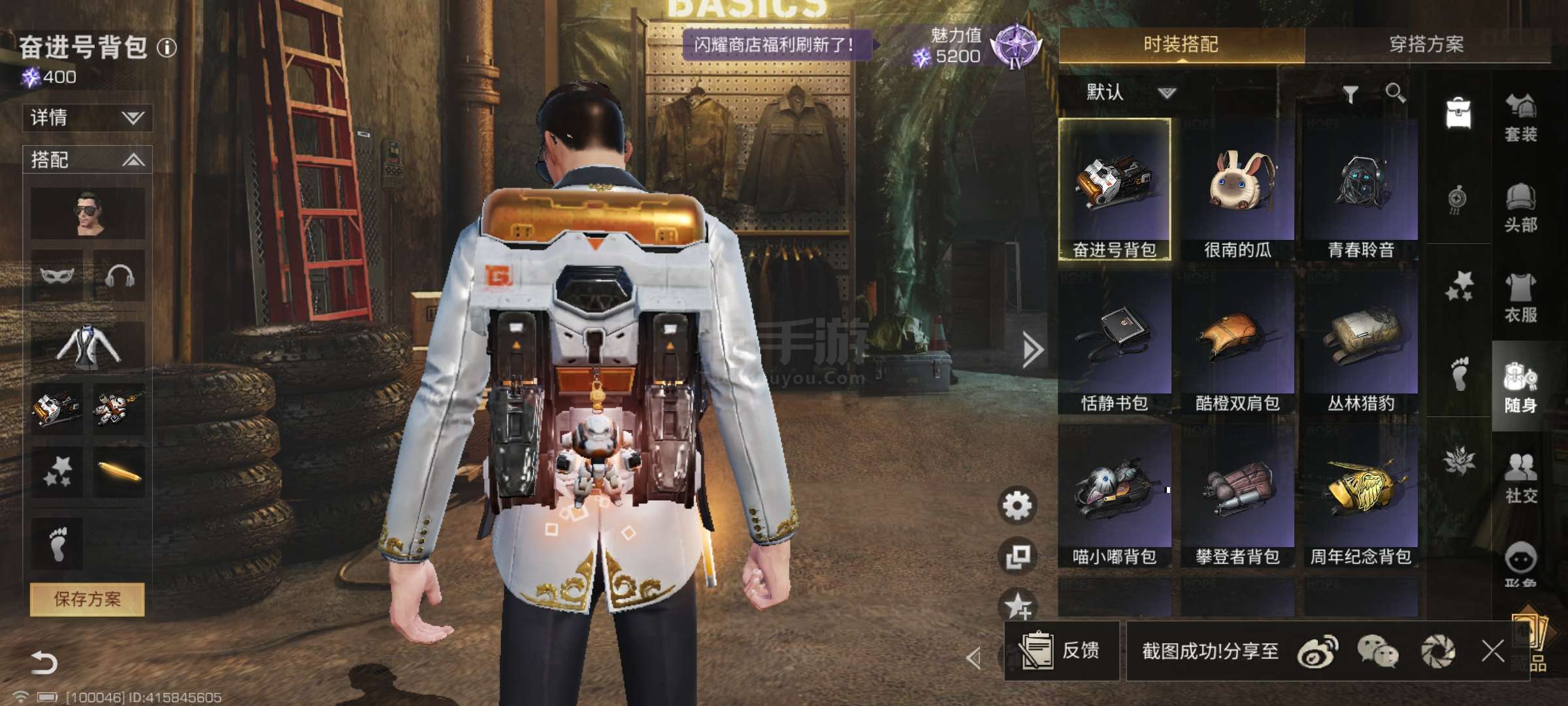This screenshot has height=706, width=1568.
Task: Click the search magnifier icon
Action: (x=1395, y=93)
